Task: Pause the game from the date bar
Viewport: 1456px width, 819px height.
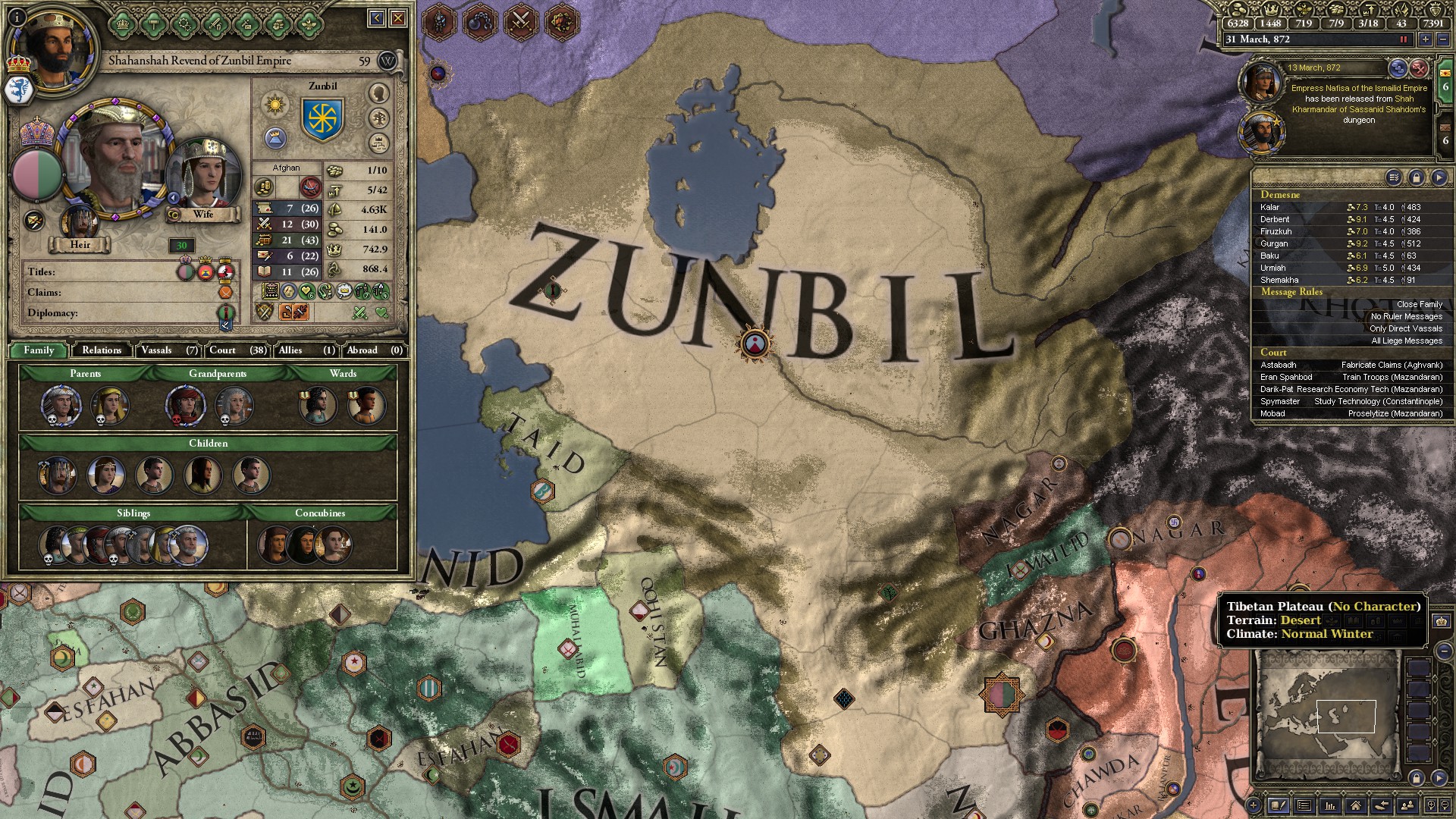Action: click(1403, 39)
